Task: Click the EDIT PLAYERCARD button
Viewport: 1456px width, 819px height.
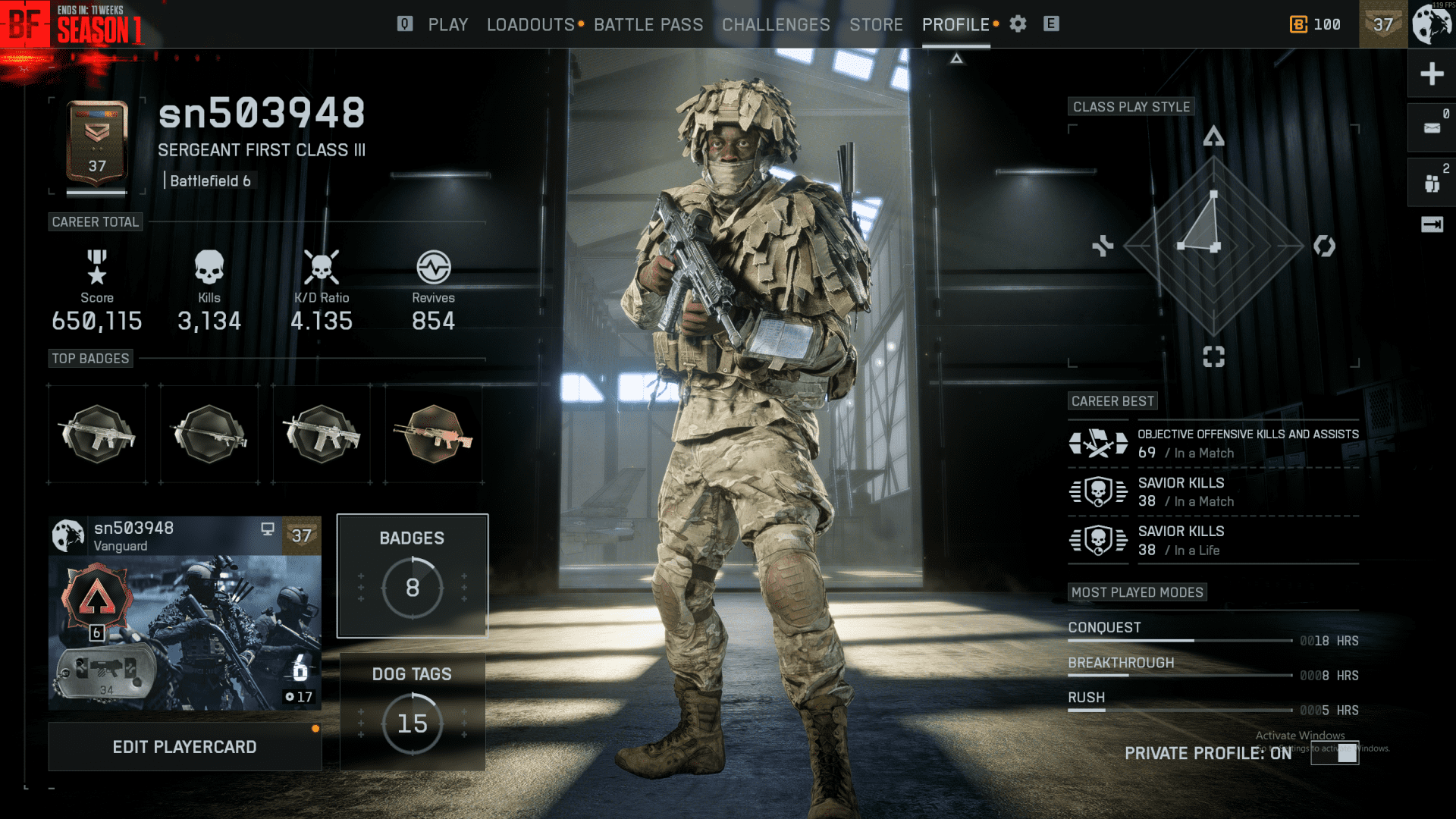Action: (x=184, y=746)
